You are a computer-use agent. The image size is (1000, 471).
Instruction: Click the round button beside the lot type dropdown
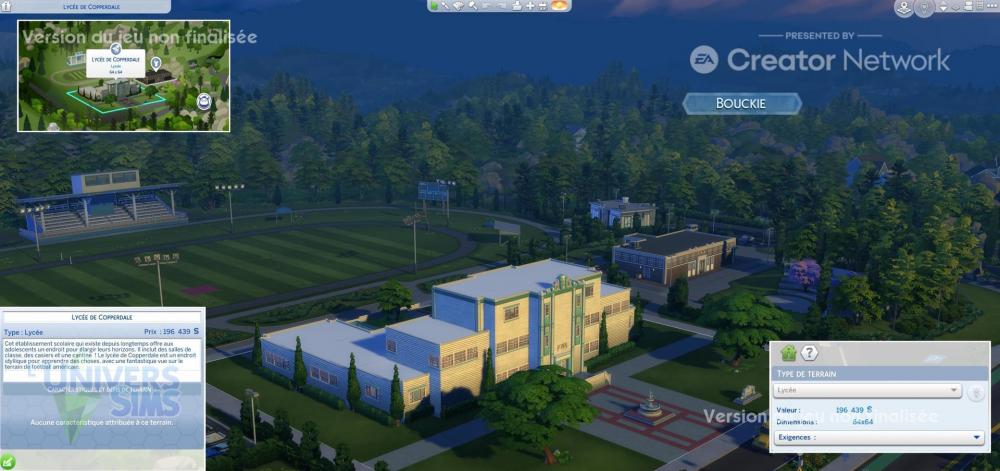coord(976,391)
